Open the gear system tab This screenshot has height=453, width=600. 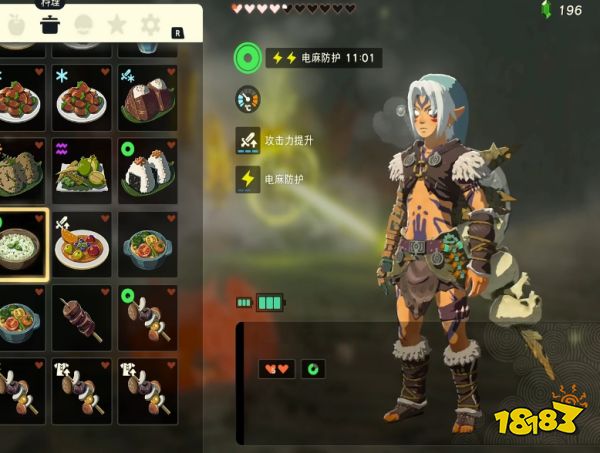pyautogui.click(x=150, y=25)
